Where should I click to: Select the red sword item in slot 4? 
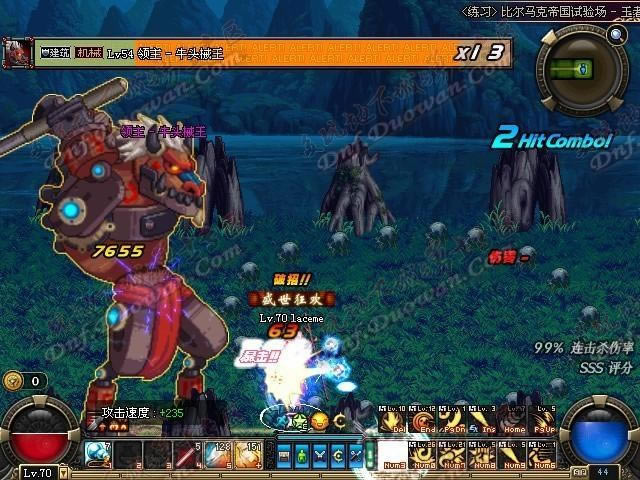[187, 455]
